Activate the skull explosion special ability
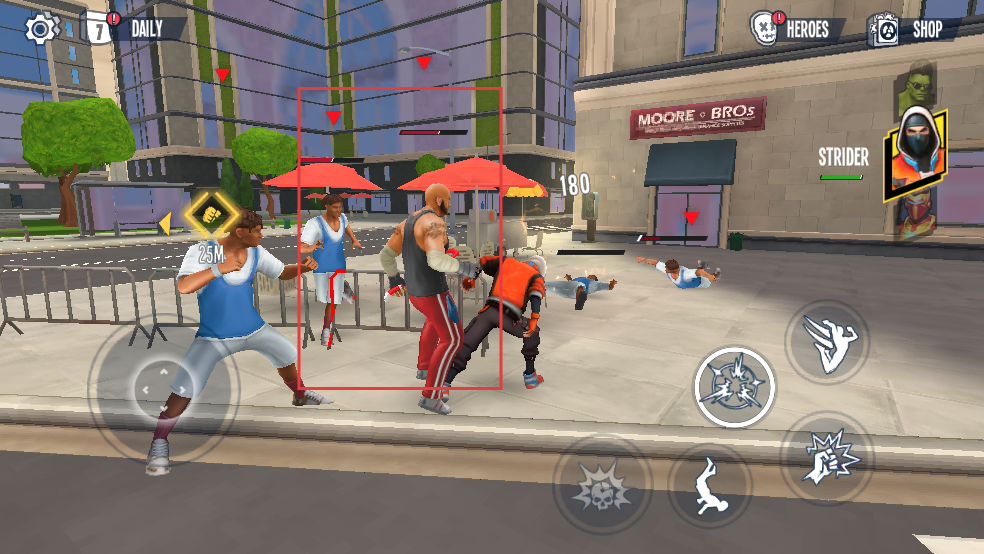The image size is (984, 554). 602,486
